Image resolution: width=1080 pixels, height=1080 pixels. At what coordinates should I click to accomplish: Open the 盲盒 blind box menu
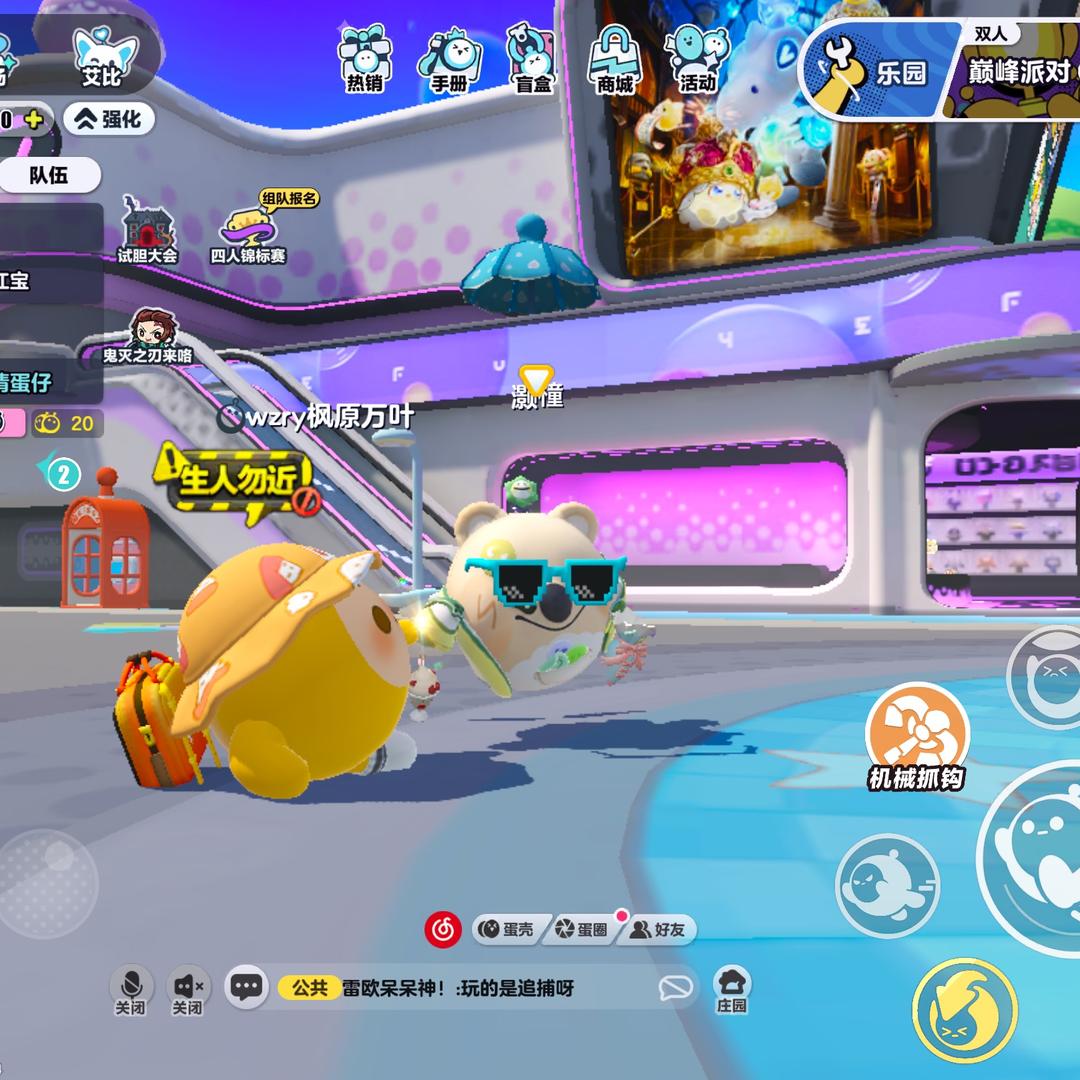533,59
